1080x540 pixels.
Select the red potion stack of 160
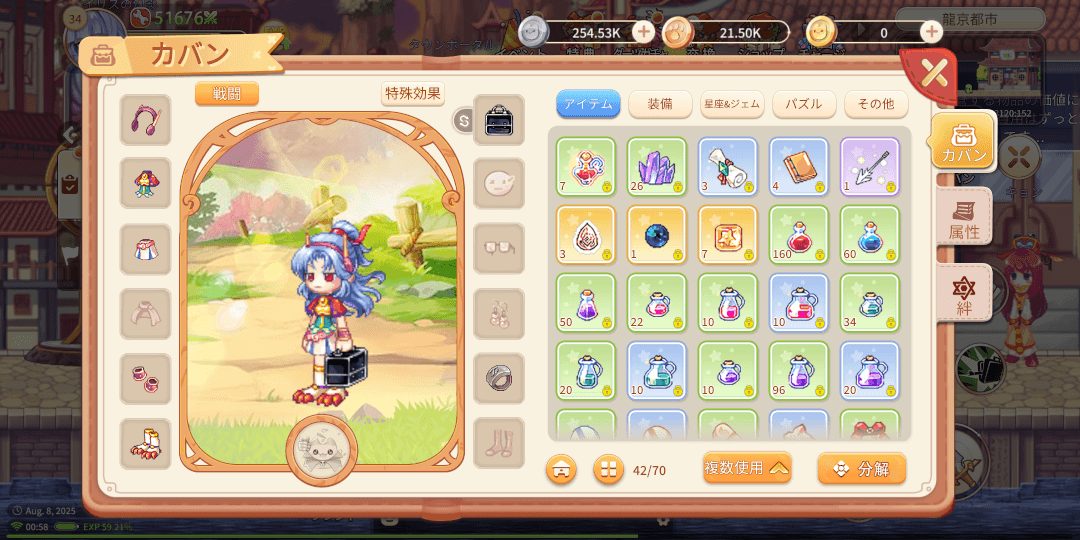pos(798,234)
